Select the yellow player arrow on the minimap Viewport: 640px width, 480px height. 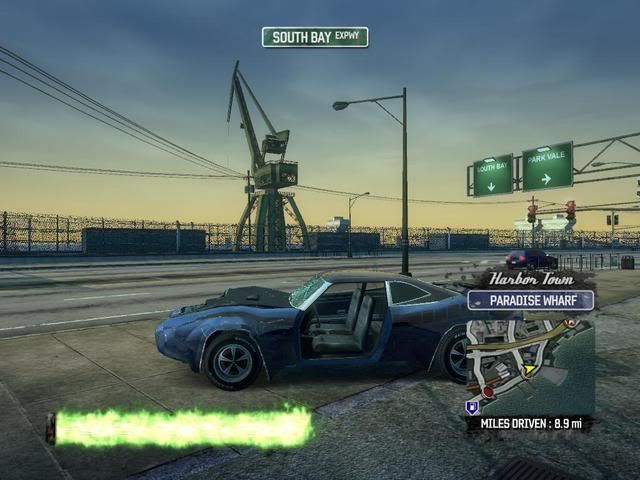click(529, 369)
